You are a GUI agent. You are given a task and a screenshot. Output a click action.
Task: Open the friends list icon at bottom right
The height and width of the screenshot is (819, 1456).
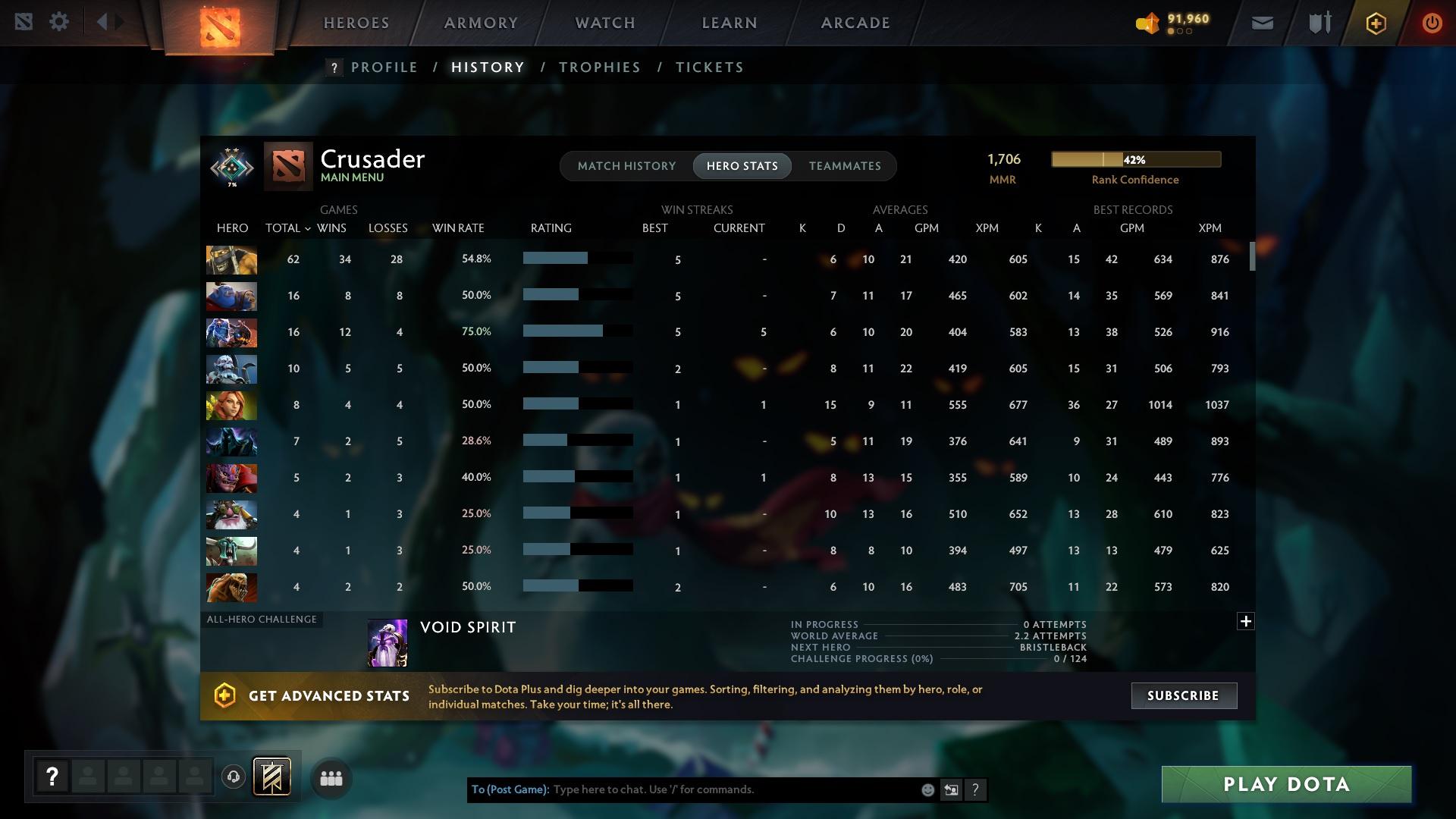click(331, 777)
